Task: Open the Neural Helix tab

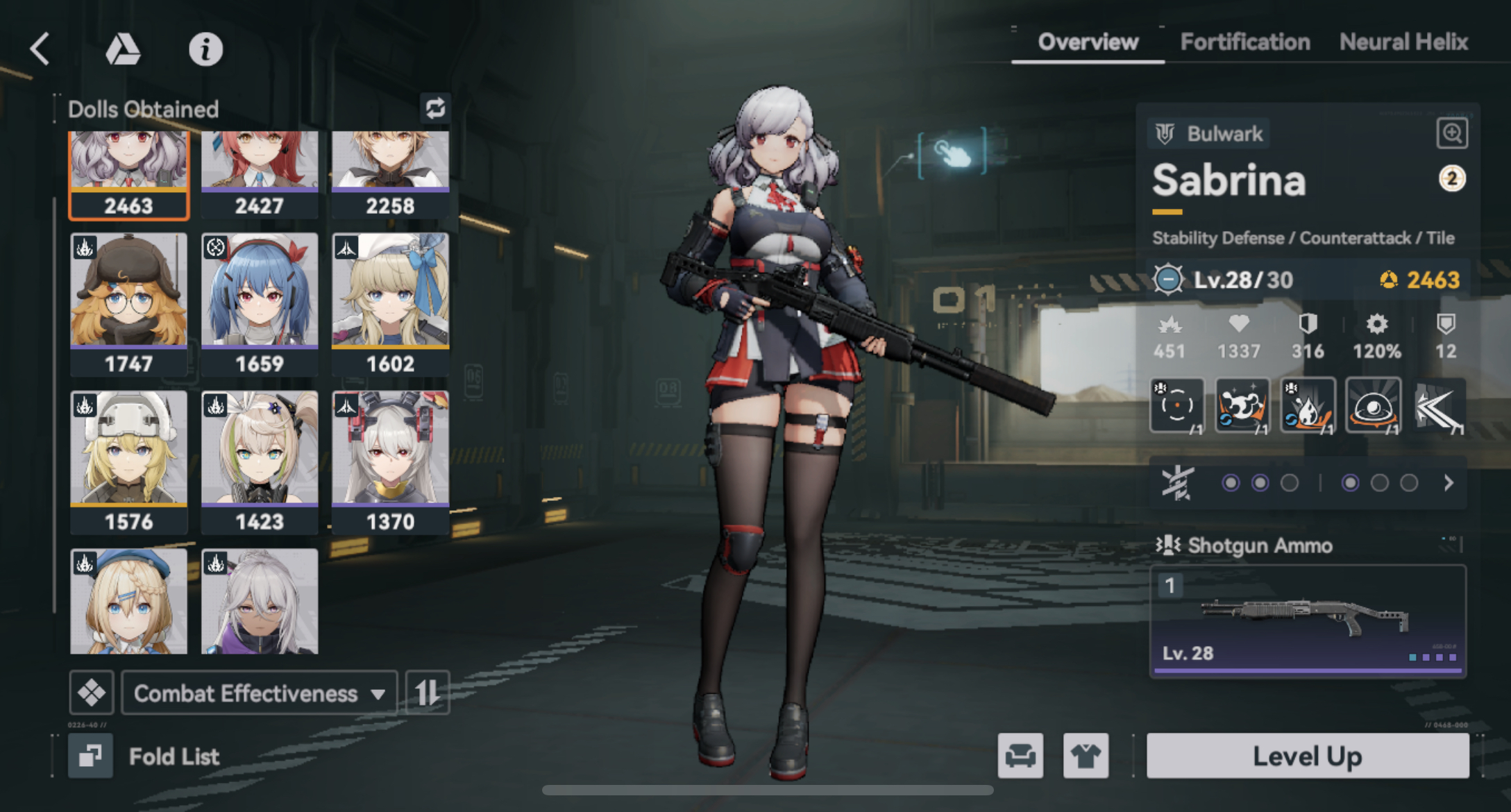Action: pyautogui.click(x=1403, y=42)
